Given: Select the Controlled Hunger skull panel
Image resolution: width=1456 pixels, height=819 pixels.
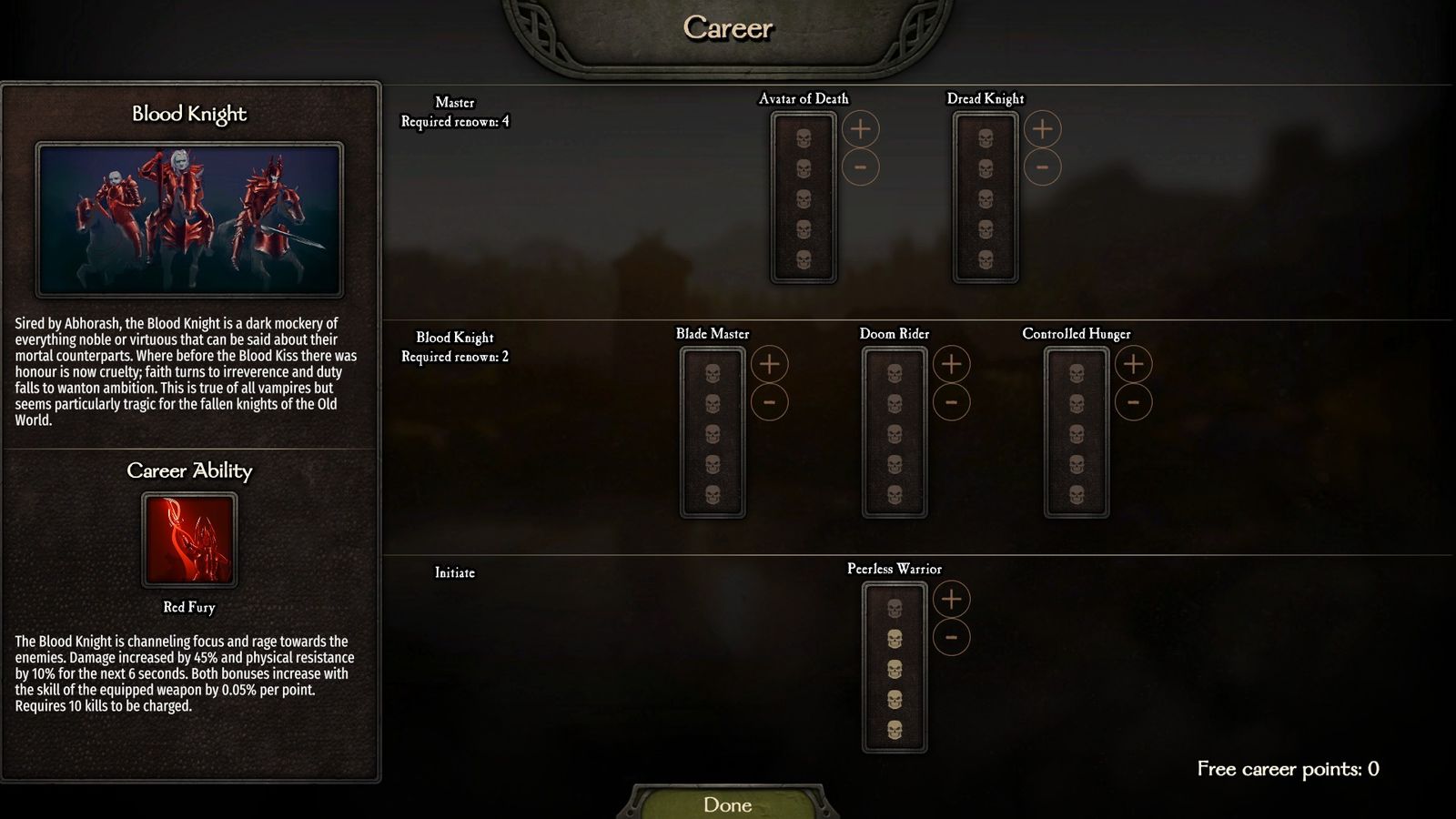Looking at the screenshot, I should (x=1077, y=432).
